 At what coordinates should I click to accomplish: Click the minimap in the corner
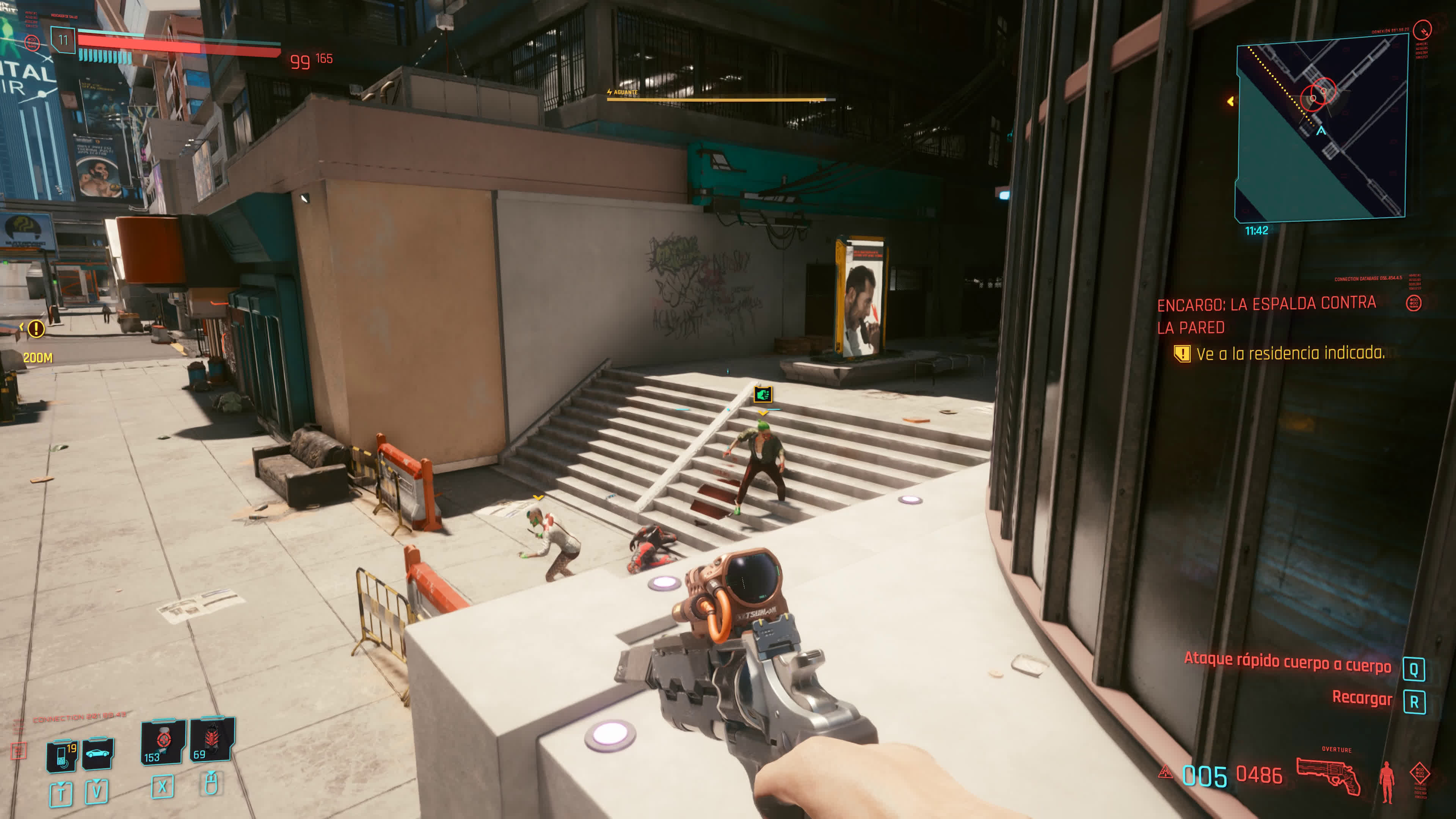(x=1321, y=128)
